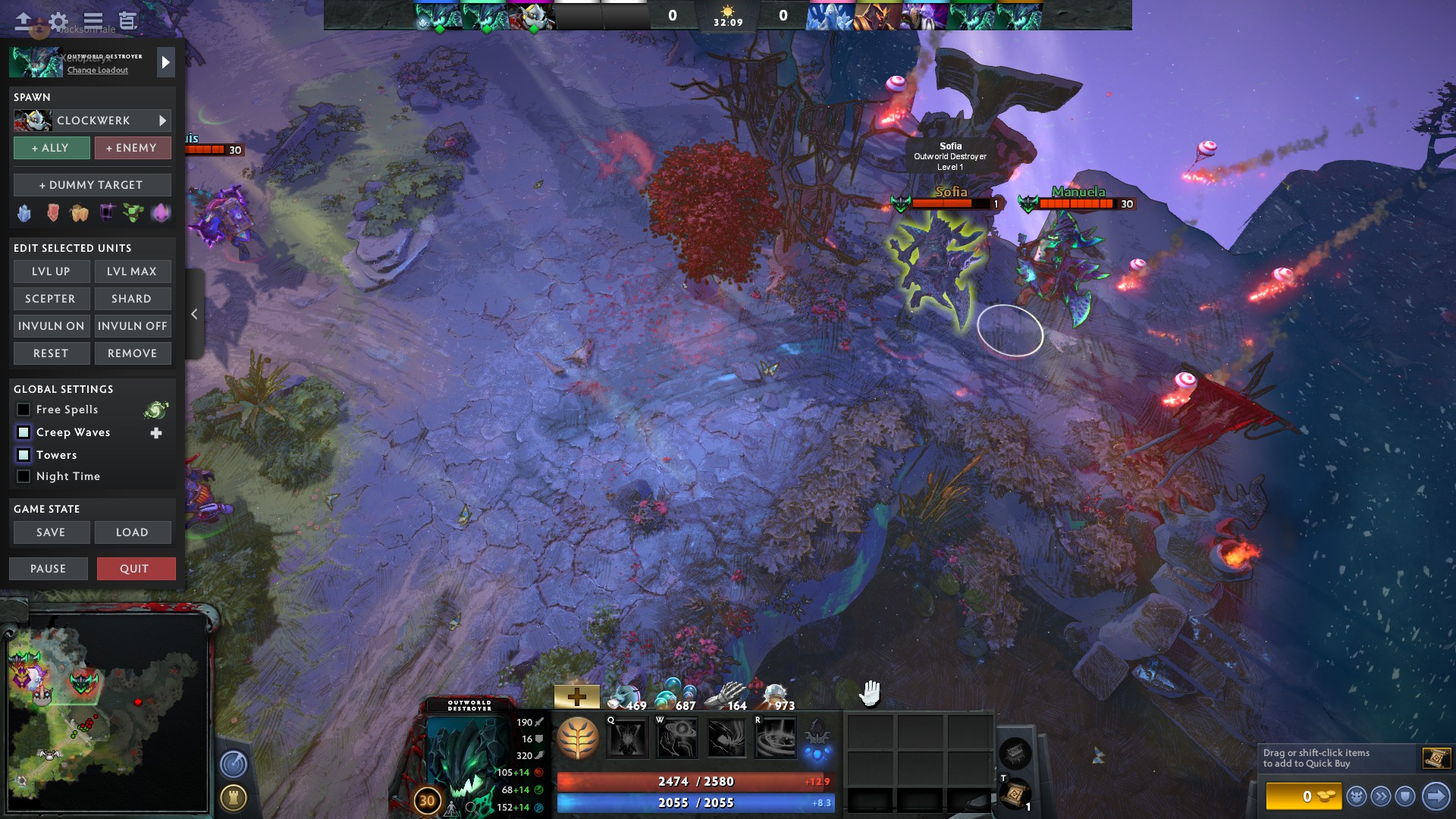Click the minimap in bottom left

[x=110, y=713]
